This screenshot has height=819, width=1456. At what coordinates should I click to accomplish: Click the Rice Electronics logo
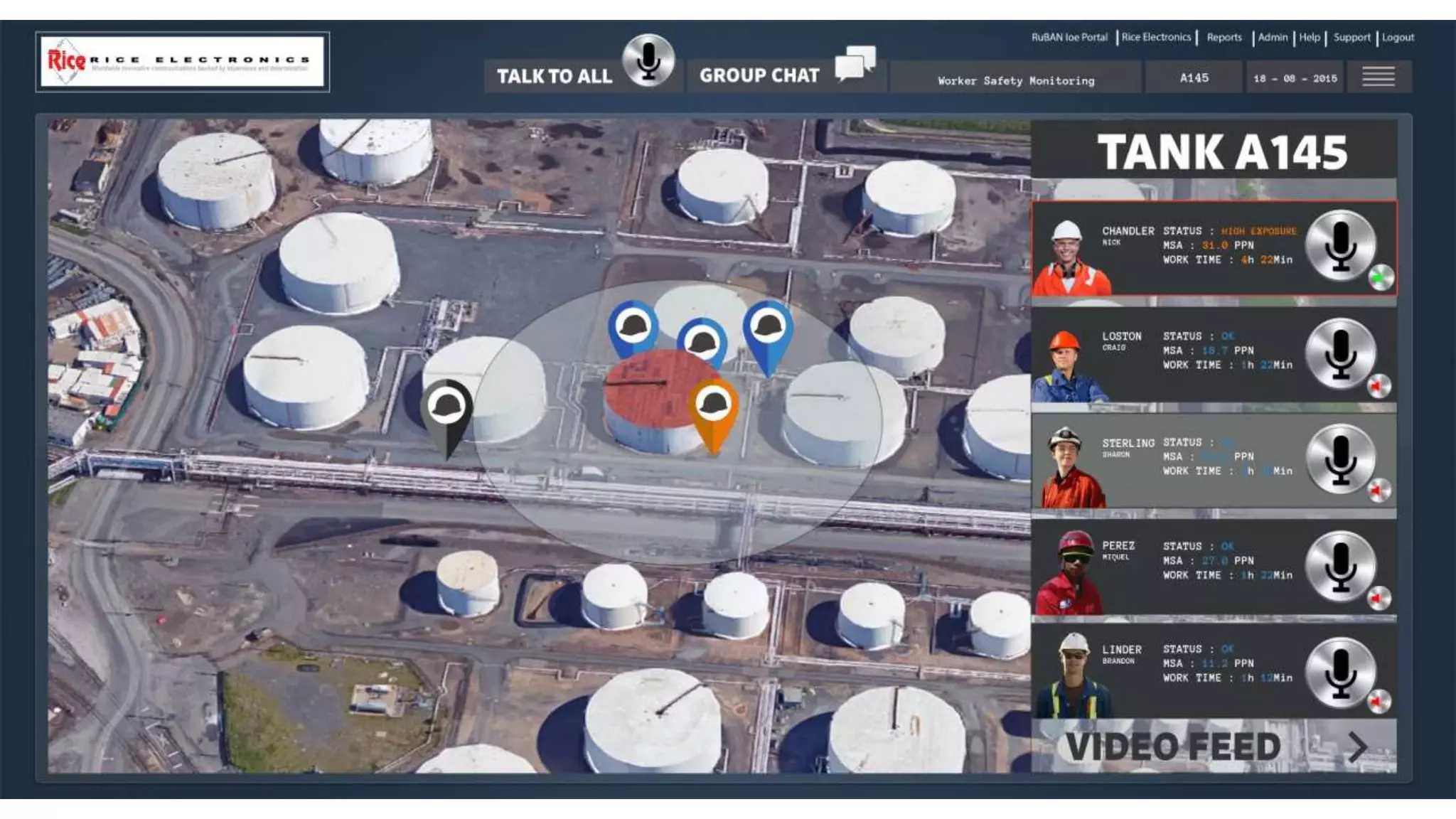[x=183, y=62]
